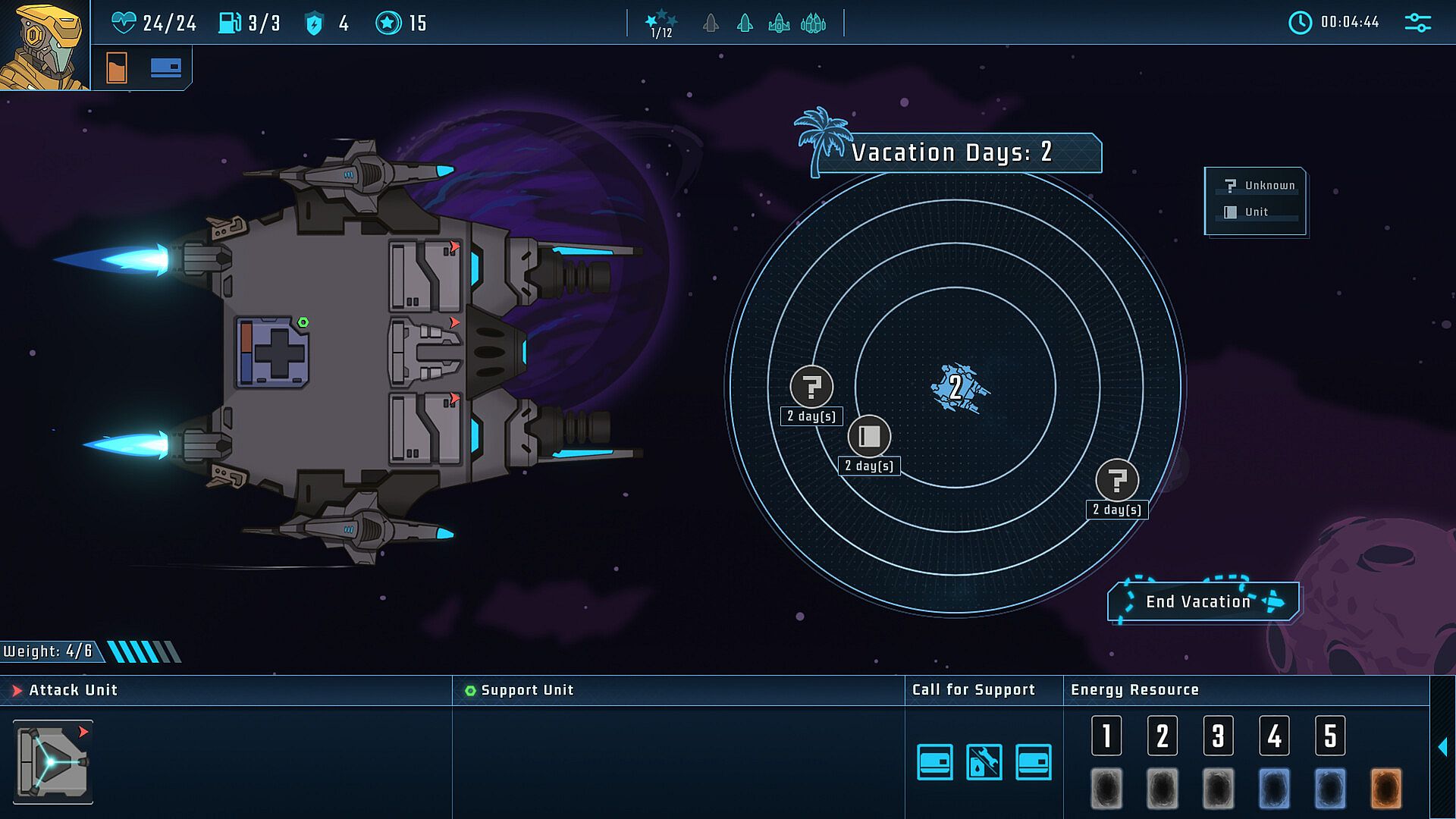Select the blue card icon below stats

pyautogui.click(x=165, y=67)
